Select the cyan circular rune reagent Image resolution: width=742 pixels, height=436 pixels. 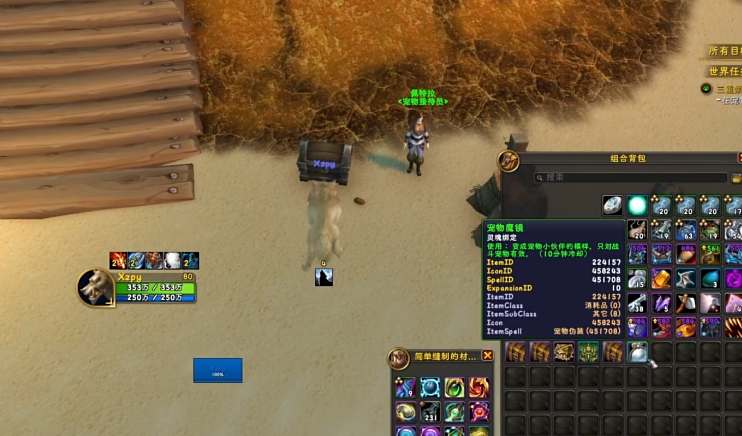pos(431,388)
